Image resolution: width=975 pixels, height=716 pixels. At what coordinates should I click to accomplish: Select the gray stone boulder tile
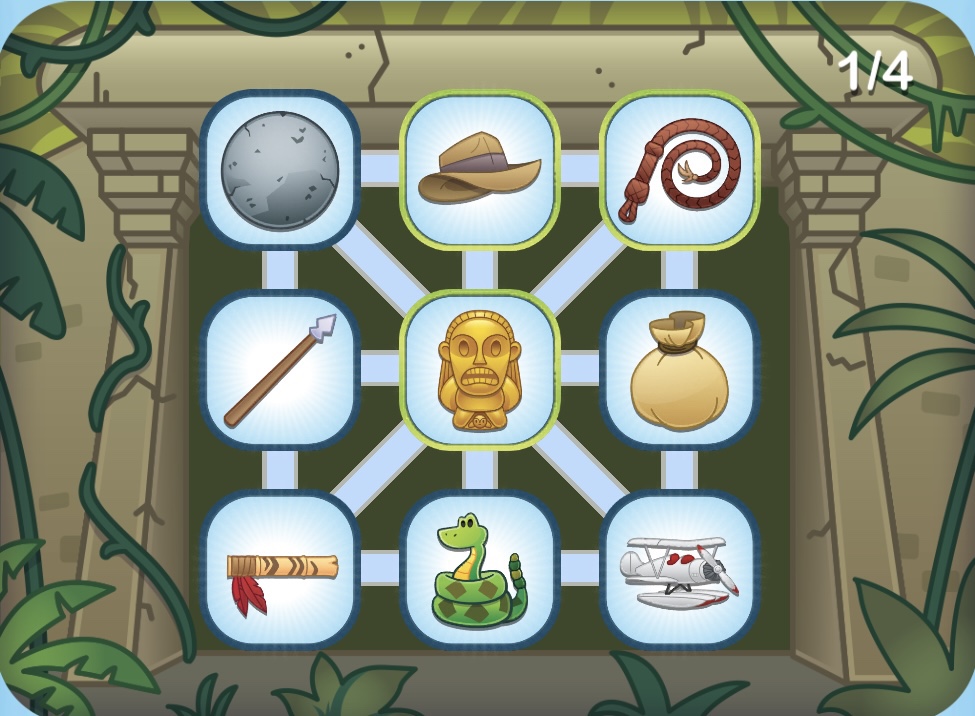pyautogui.click(x=280, y=169)
